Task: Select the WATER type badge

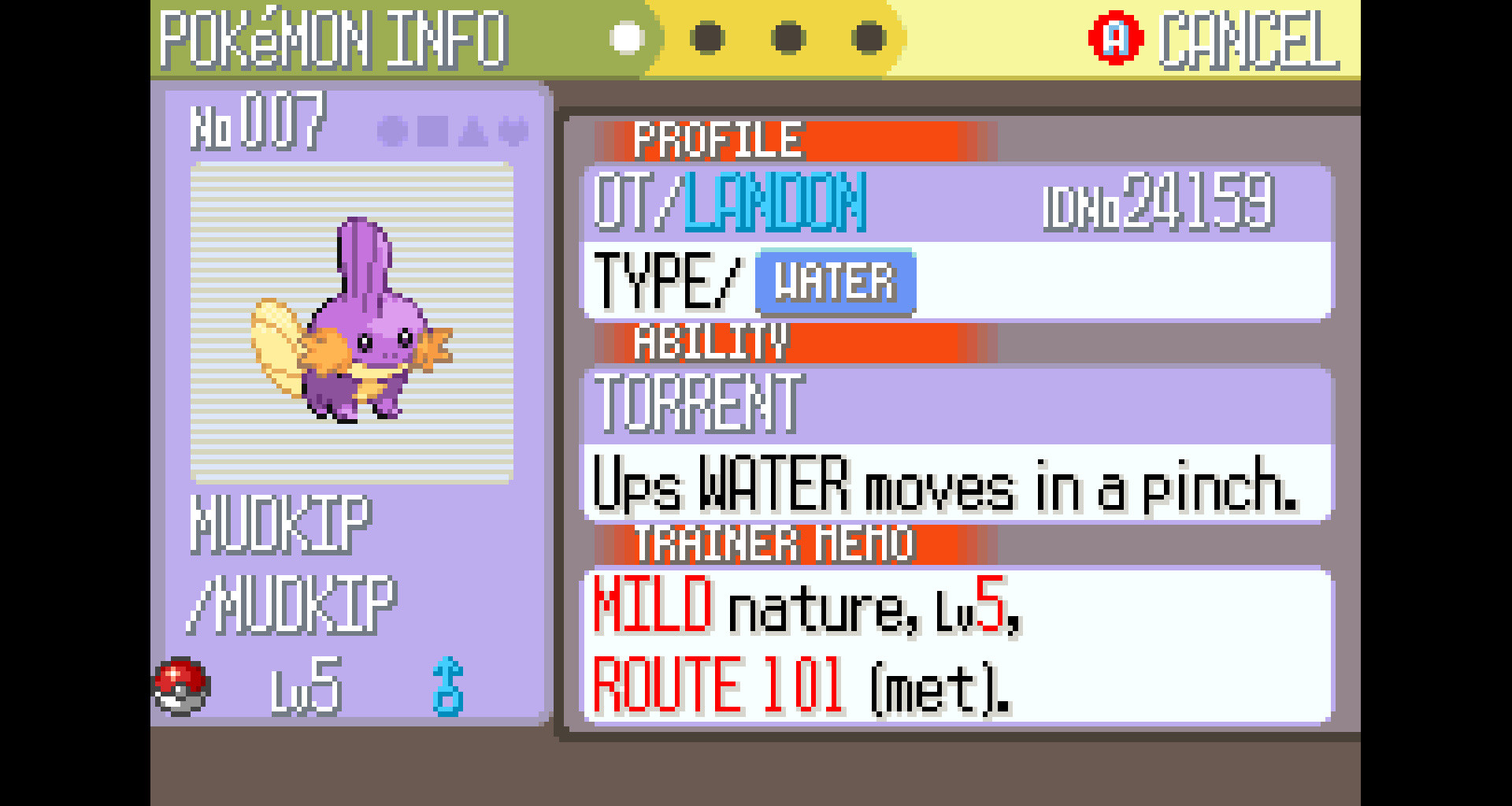Action: click(x=835, y=281)
